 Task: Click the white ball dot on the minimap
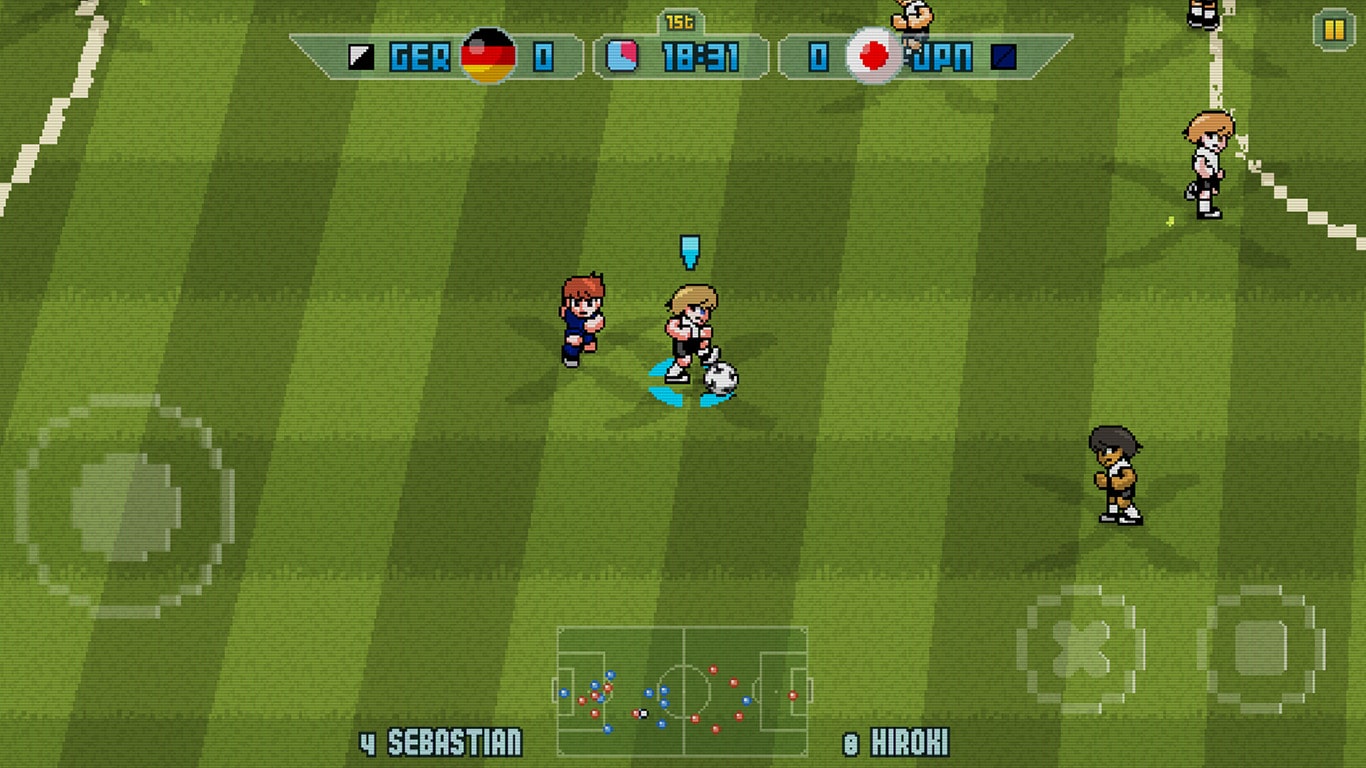pyautogui.click(x=644, y=713)
